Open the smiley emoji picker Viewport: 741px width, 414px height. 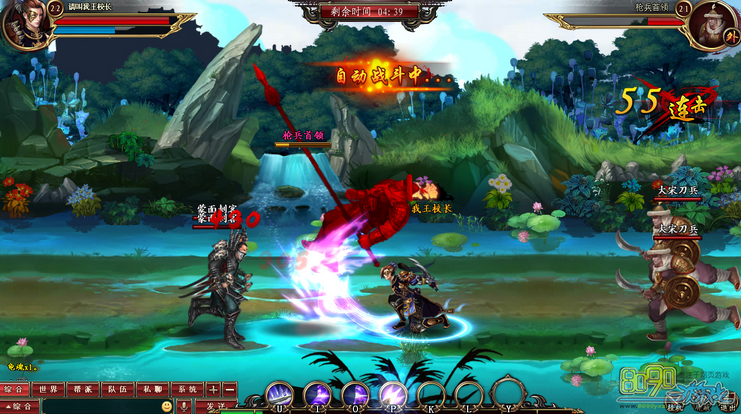click(166, 407)
